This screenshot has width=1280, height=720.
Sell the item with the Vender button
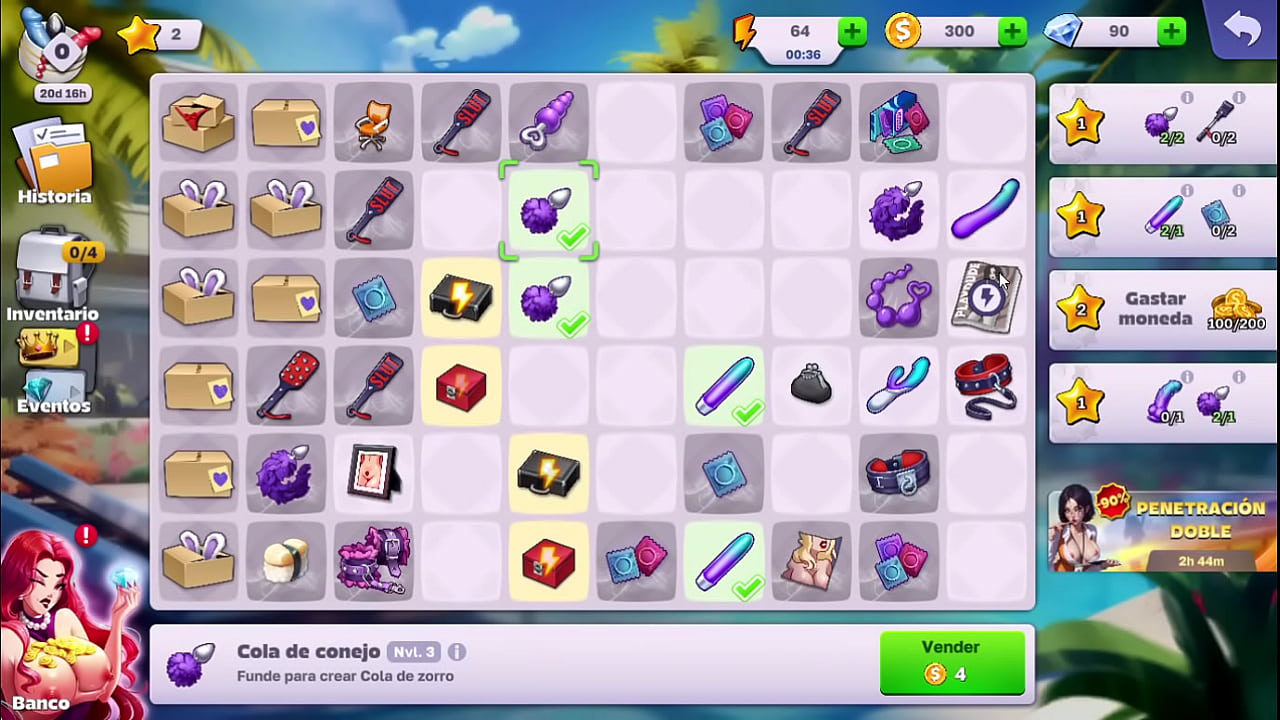[951, 661]
